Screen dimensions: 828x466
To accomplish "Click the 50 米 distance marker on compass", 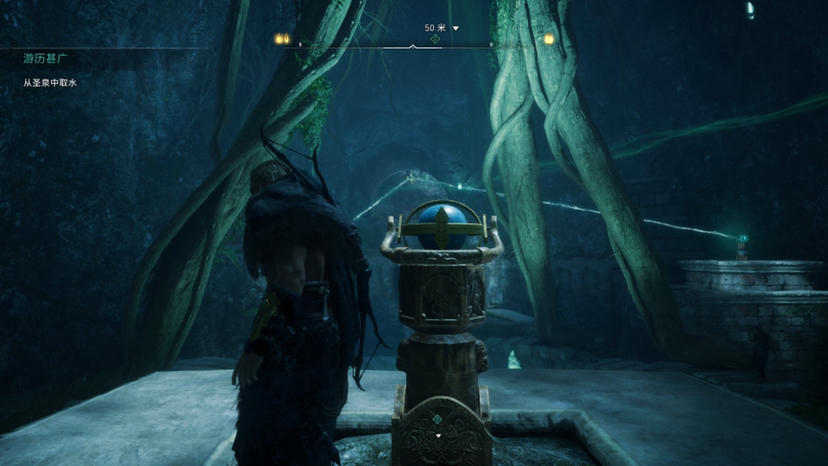I will click(435, 28).
